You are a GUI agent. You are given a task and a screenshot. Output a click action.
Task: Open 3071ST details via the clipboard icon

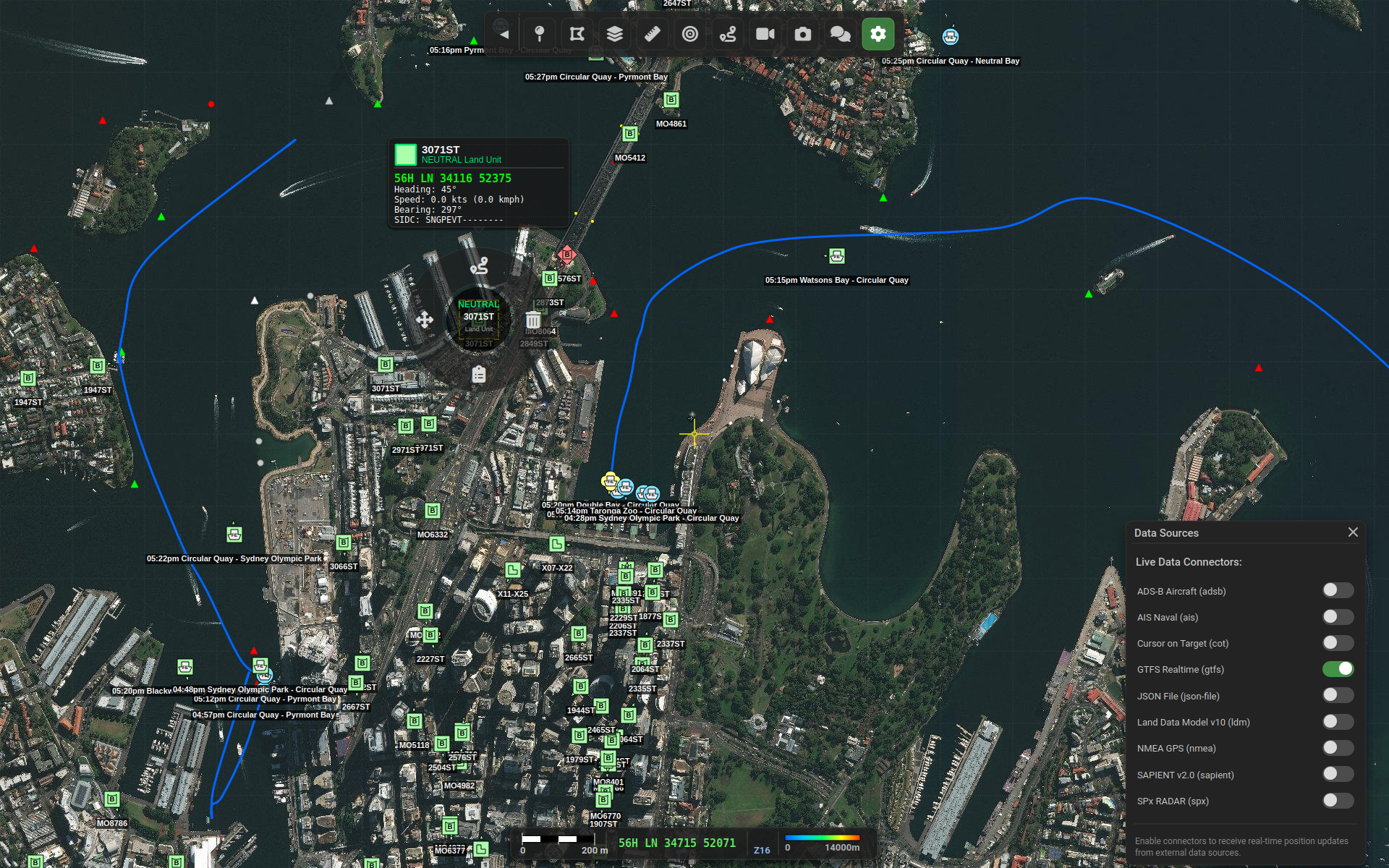[x=478, y=374]
